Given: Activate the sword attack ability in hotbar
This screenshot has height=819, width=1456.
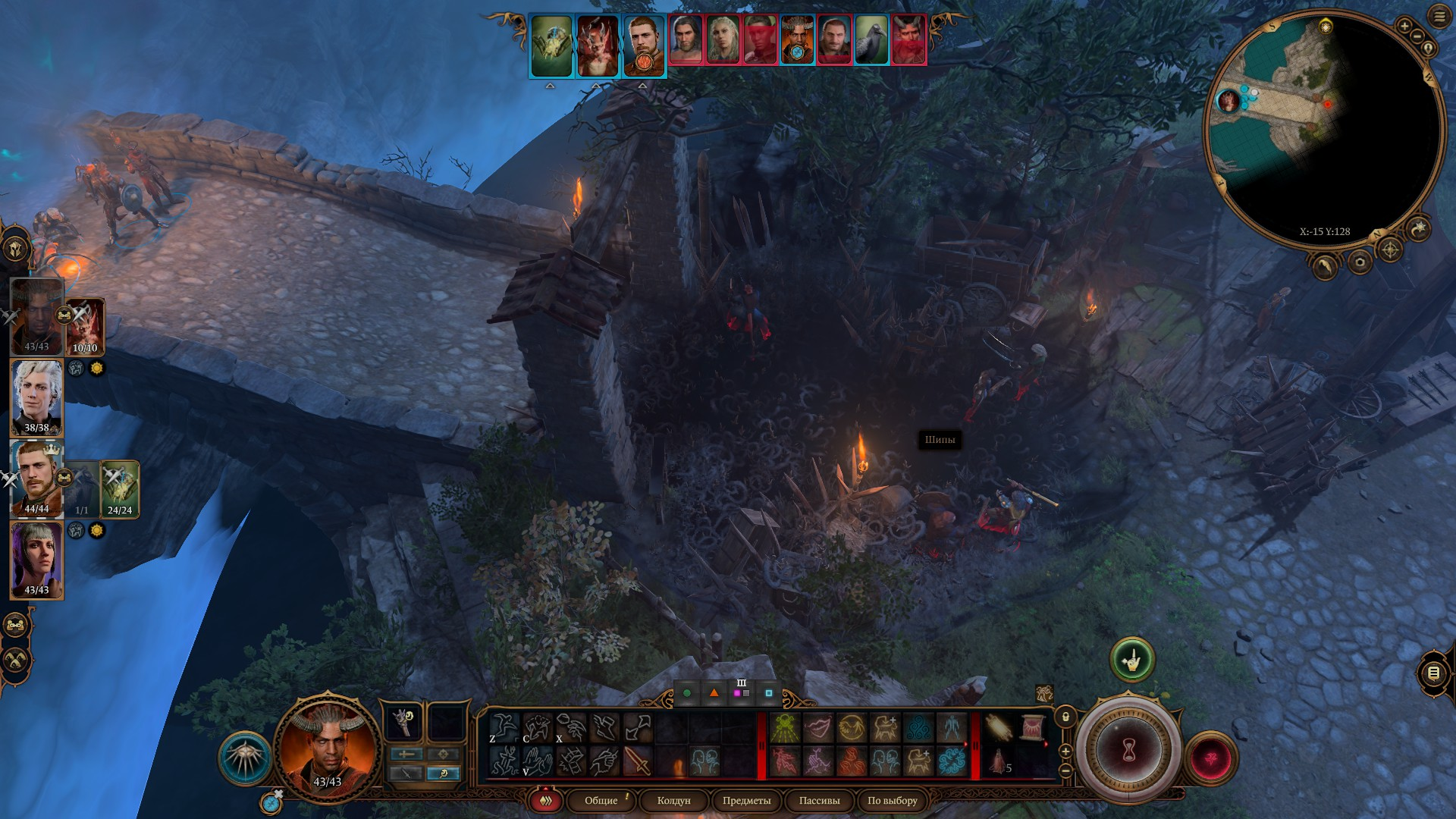Looking at the screenshot, I should 638,761.
